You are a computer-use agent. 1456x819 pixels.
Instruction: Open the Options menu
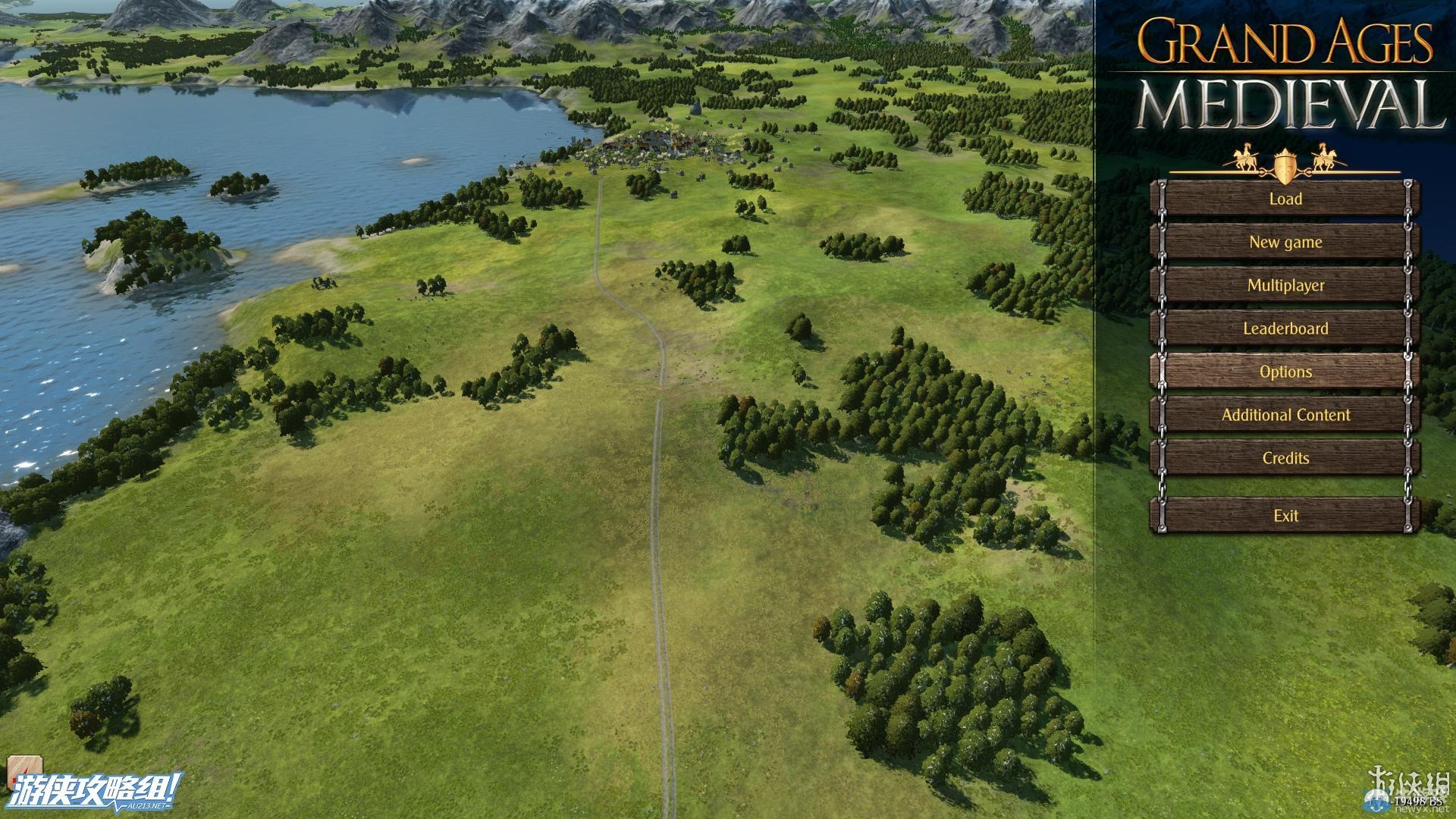(1285, 372)
